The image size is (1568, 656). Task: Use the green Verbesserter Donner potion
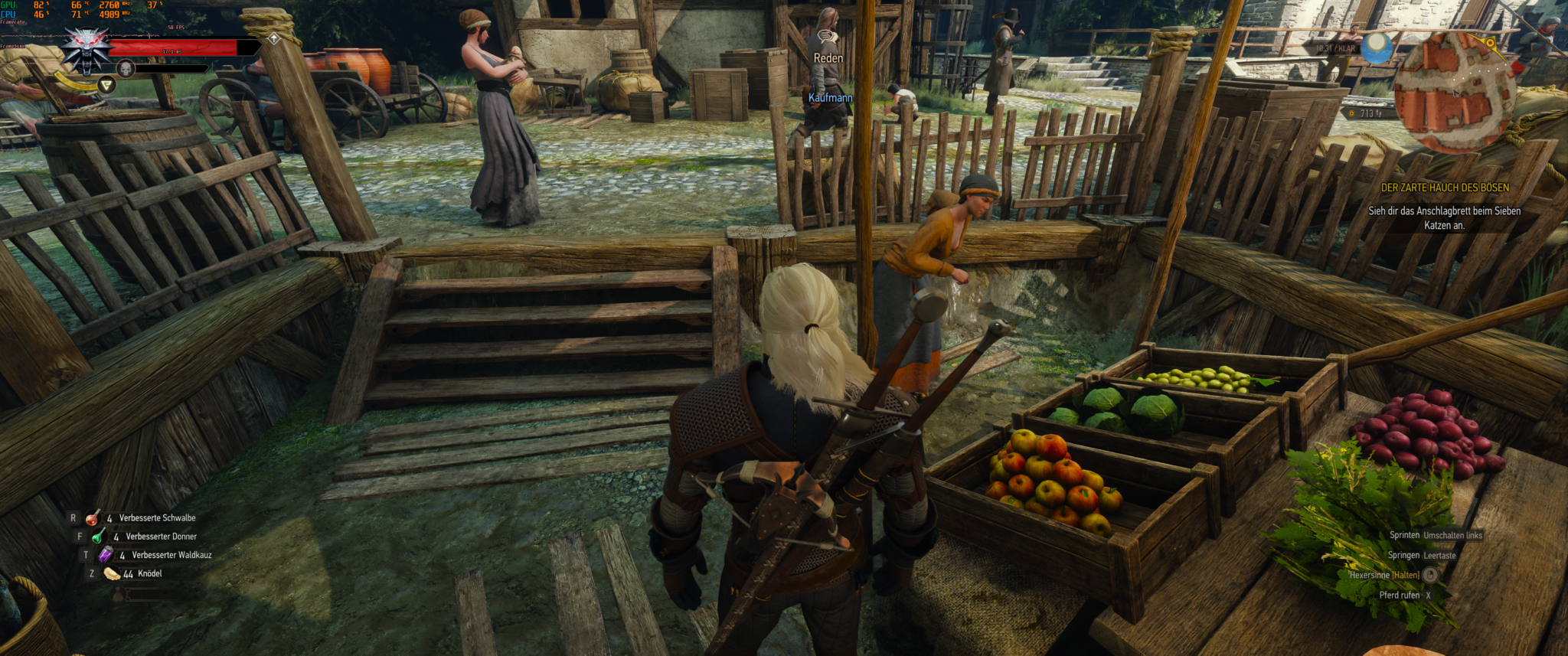[98, 537]
